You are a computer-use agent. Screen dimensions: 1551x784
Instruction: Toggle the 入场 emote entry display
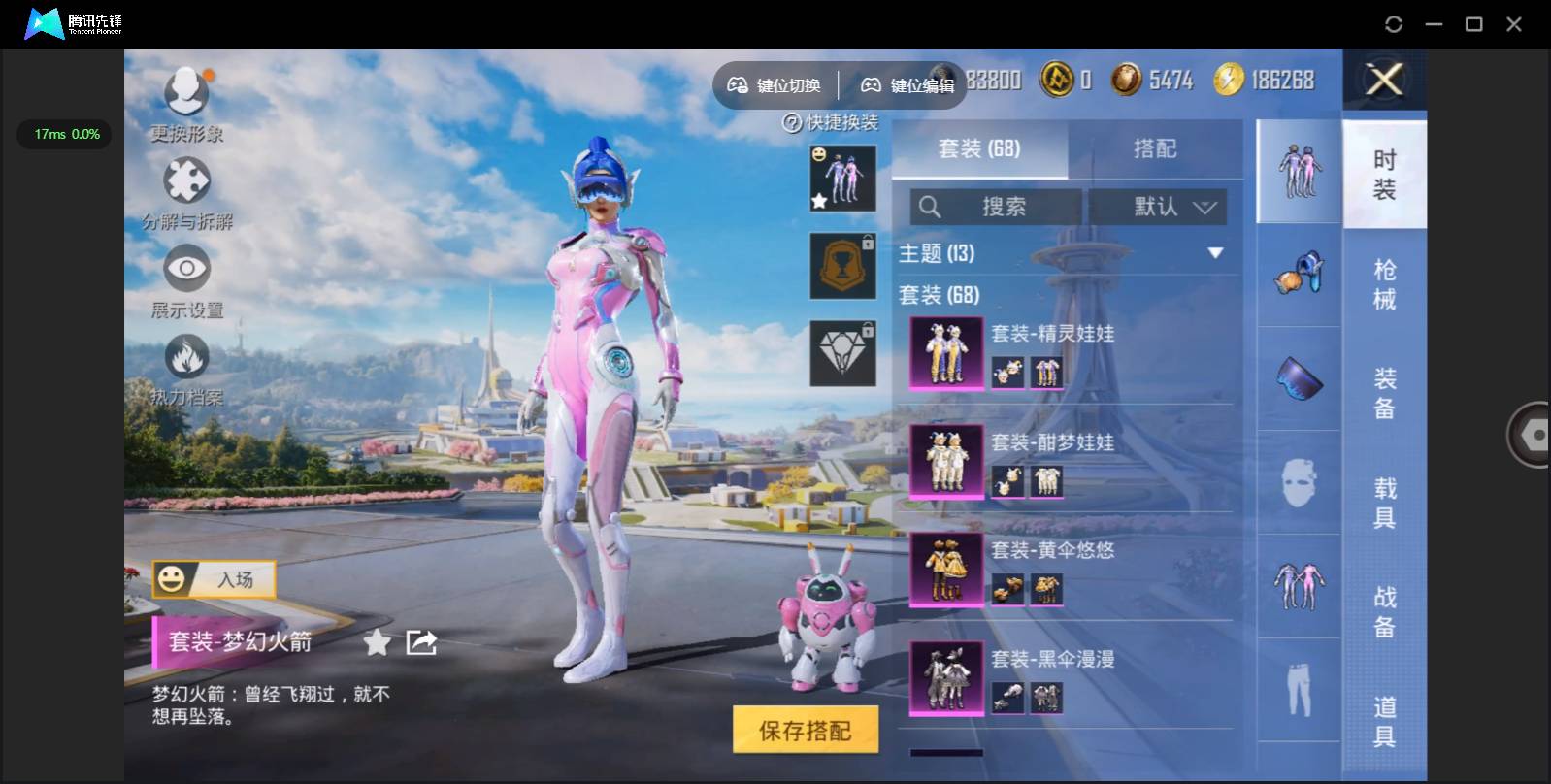(x=212, y=579)
